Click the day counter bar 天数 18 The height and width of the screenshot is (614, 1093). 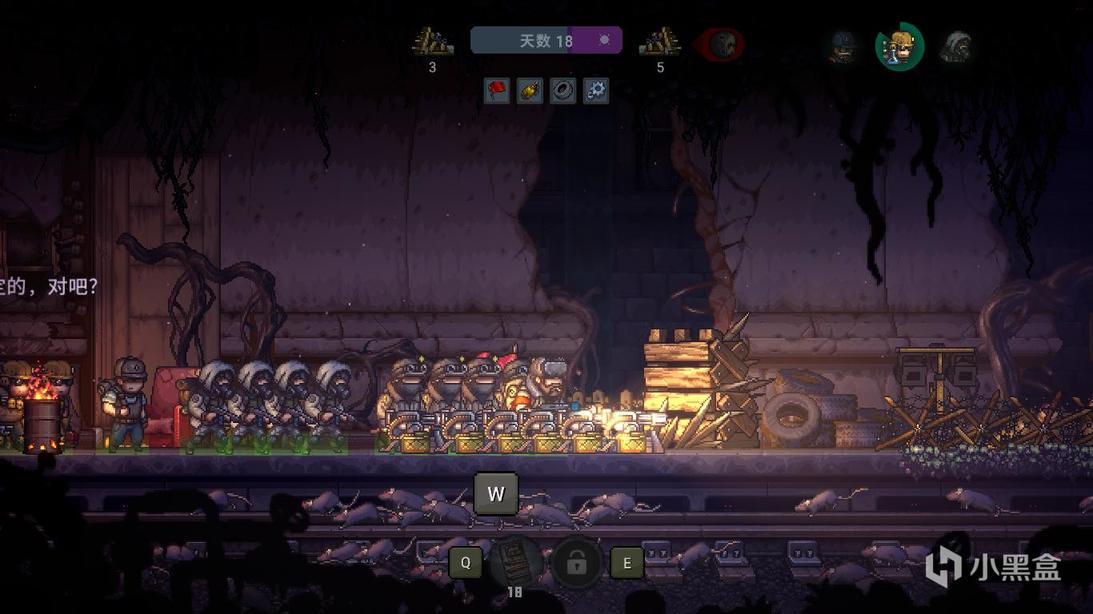click(546, 41)
